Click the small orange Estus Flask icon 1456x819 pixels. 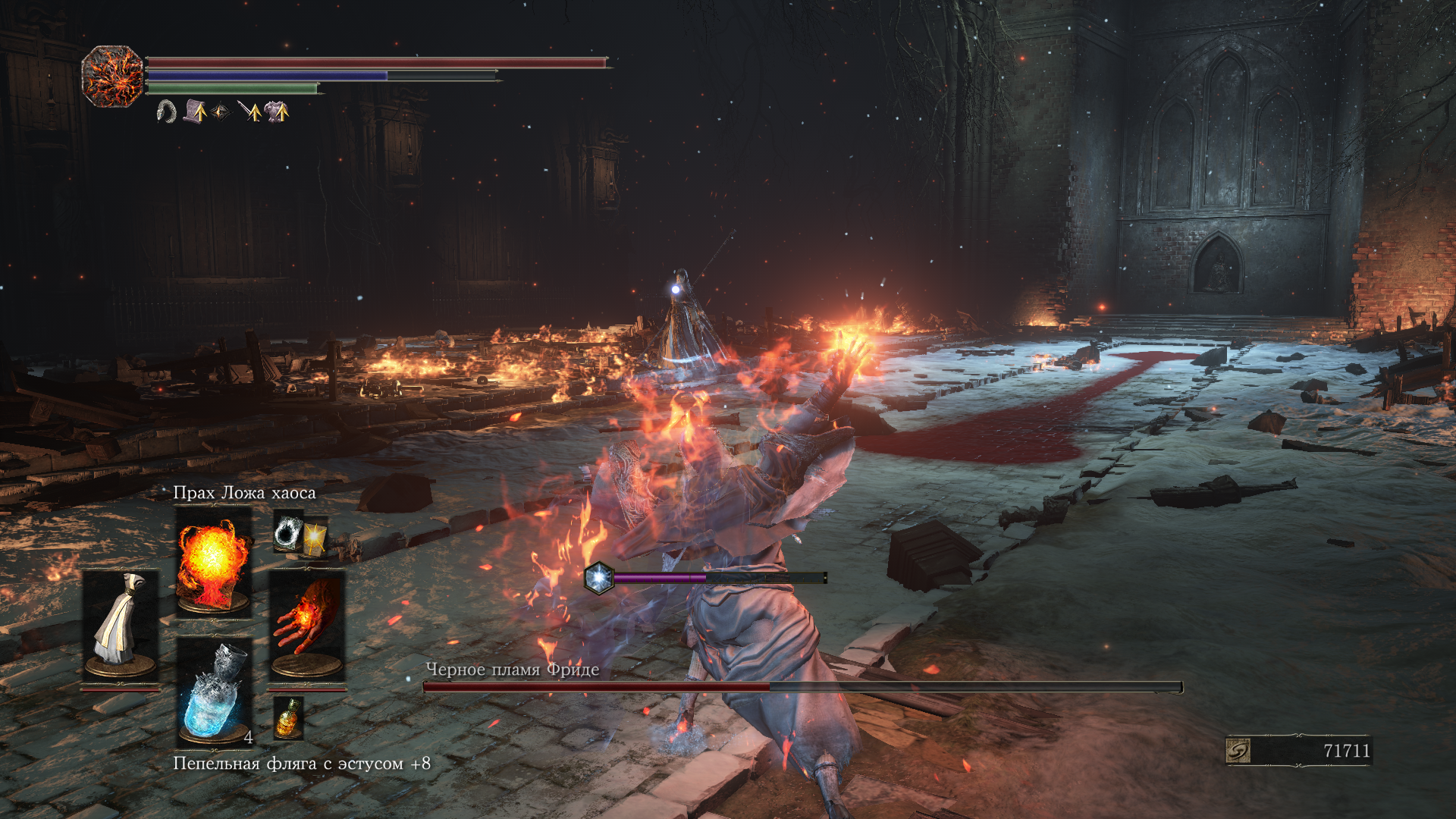pyautogui.click(x=288, y=717)
